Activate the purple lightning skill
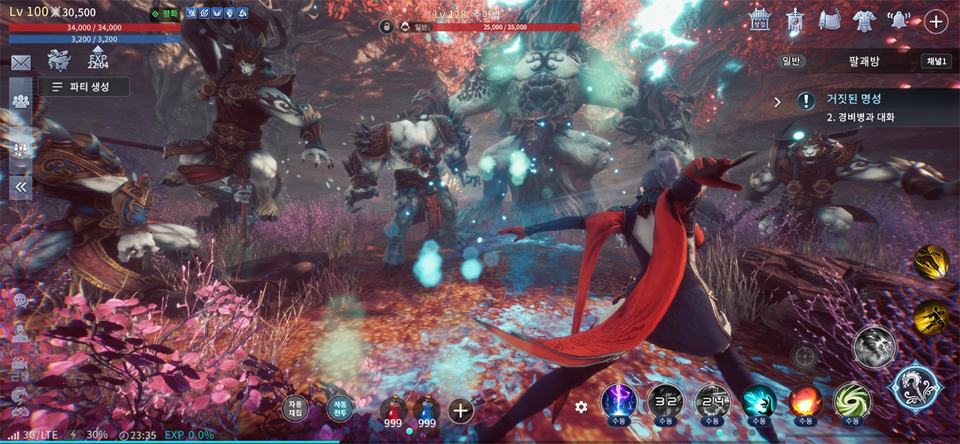This screenshot has width=960, height=444. 619,402
